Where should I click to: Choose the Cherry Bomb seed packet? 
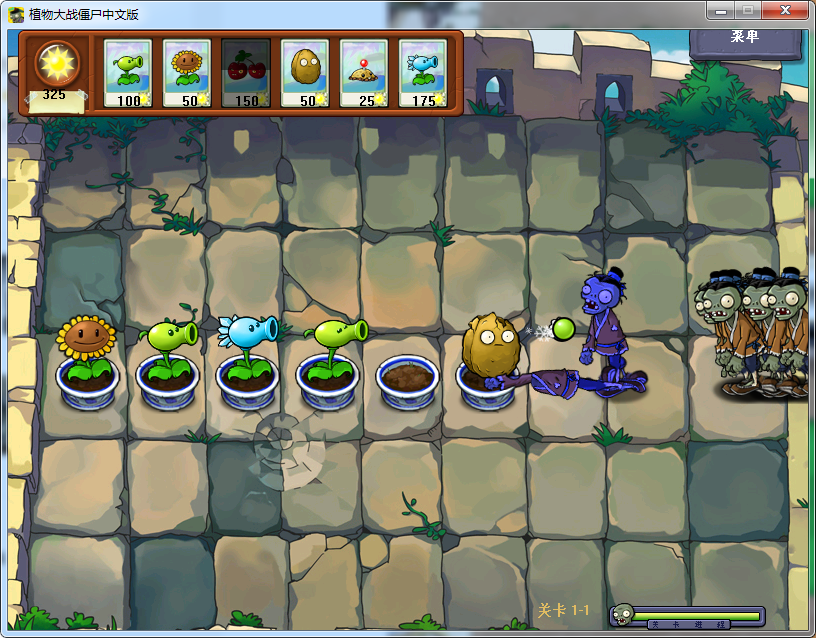point(246,73)
